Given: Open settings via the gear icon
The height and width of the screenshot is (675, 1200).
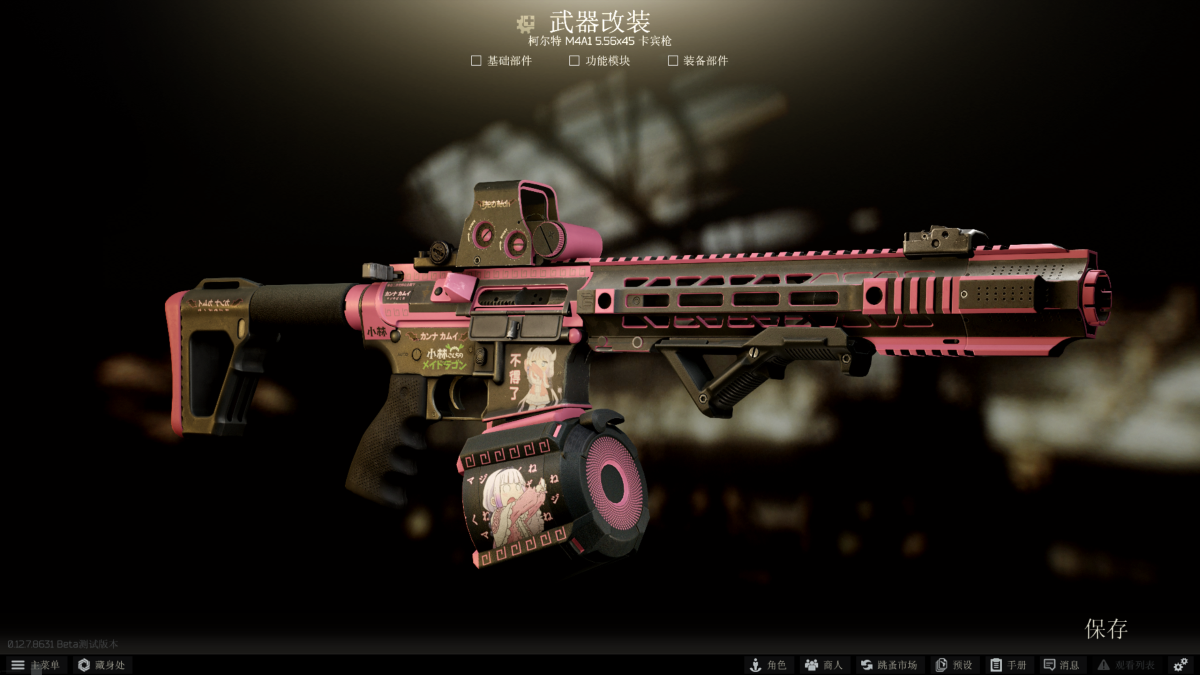Looking at the screenshot, I should tap(1180, 665).
